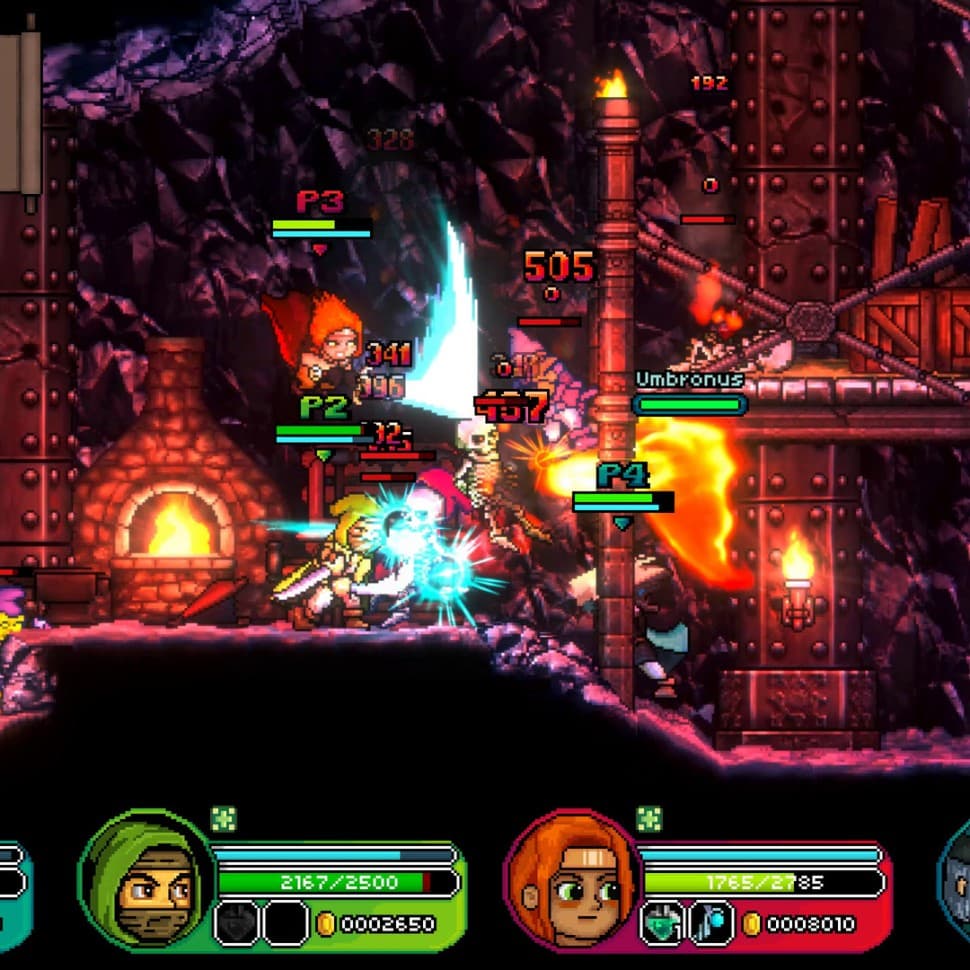
Task: Click the dark armor item slot
Action: (237, 922)
